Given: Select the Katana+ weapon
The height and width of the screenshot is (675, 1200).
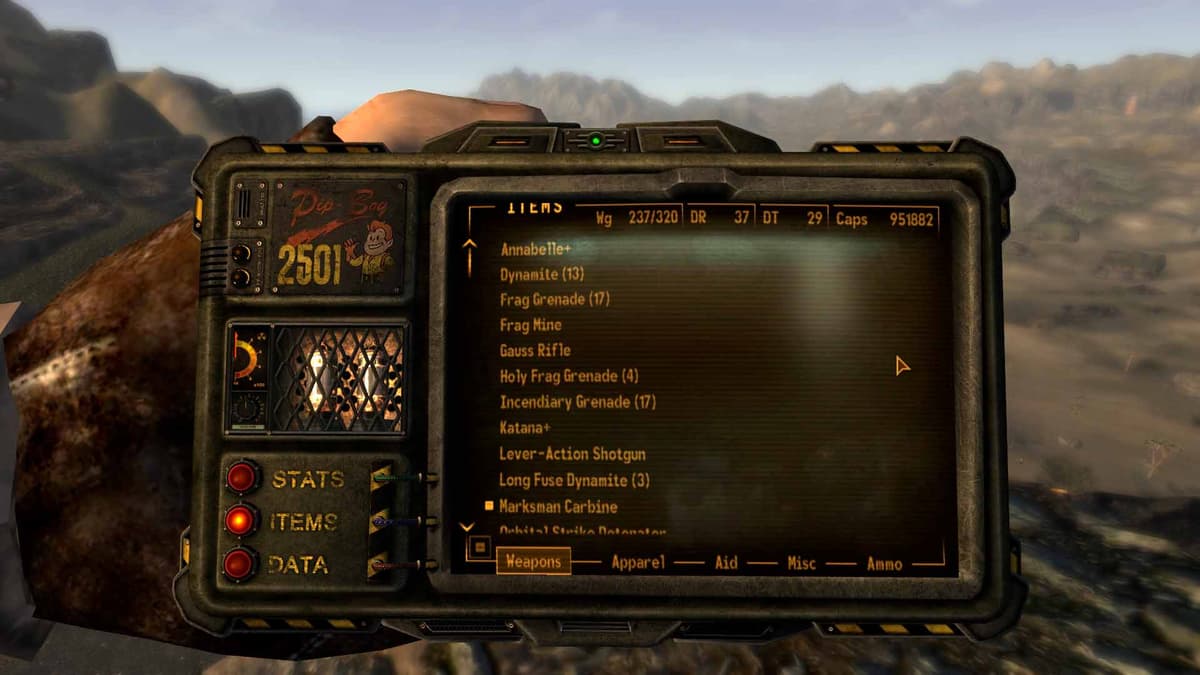Looking at the screenshot, I should pyautogui.click(x=525, y=428).
